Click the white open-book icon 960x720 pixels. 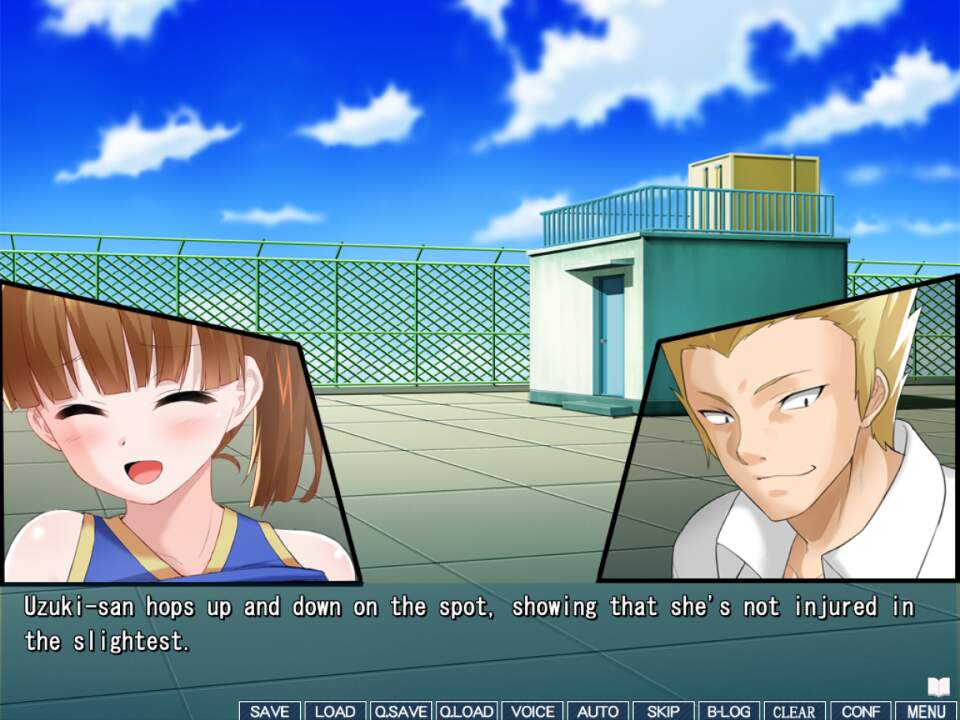pyautogui.click(x=938, y=687)
